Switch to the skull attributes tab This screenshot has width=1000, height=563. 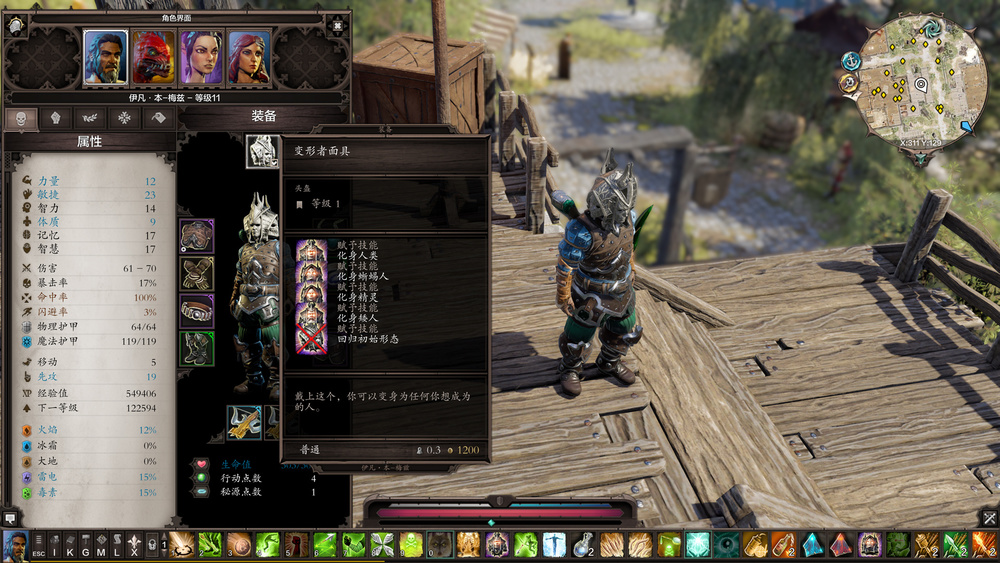point(21,117)
